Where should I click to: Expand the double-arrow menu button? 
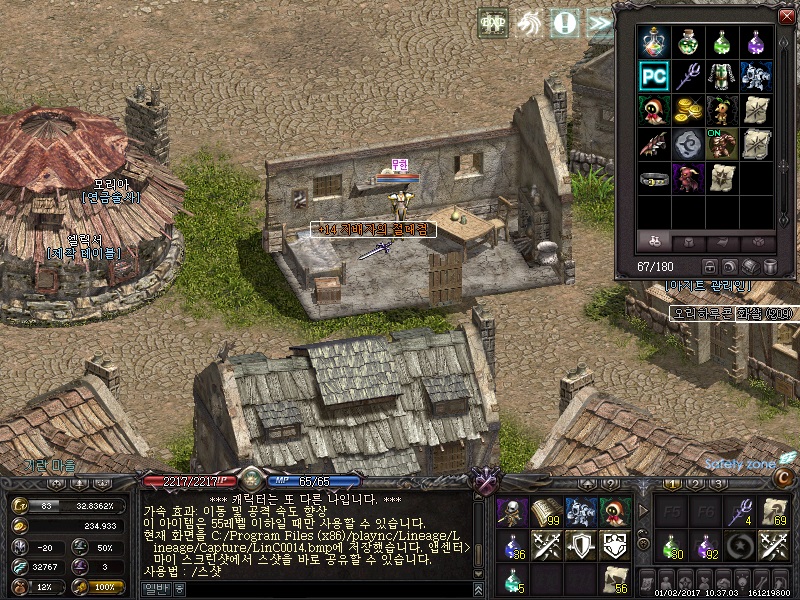[x=600, y=22]
